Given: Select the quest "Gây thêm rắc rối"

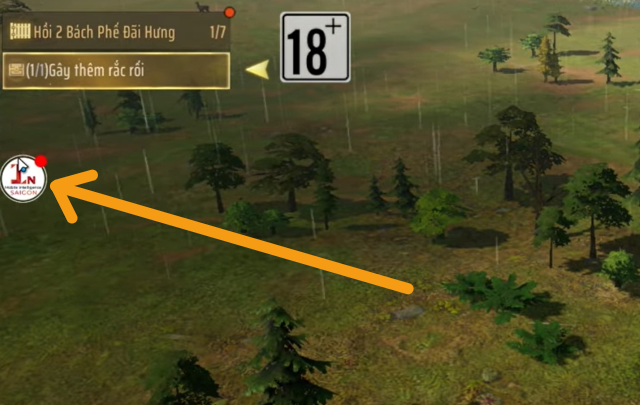Looking at the screenshot, I should [116, 70].
